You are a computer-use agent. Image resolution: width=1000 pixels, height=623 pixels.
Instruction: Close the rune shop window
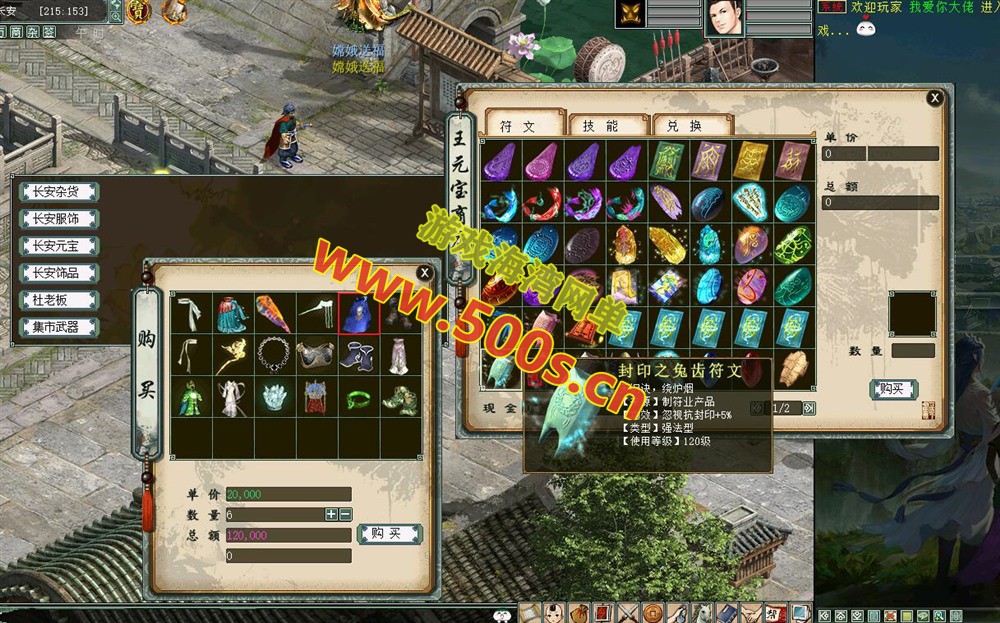click(935, 97)
